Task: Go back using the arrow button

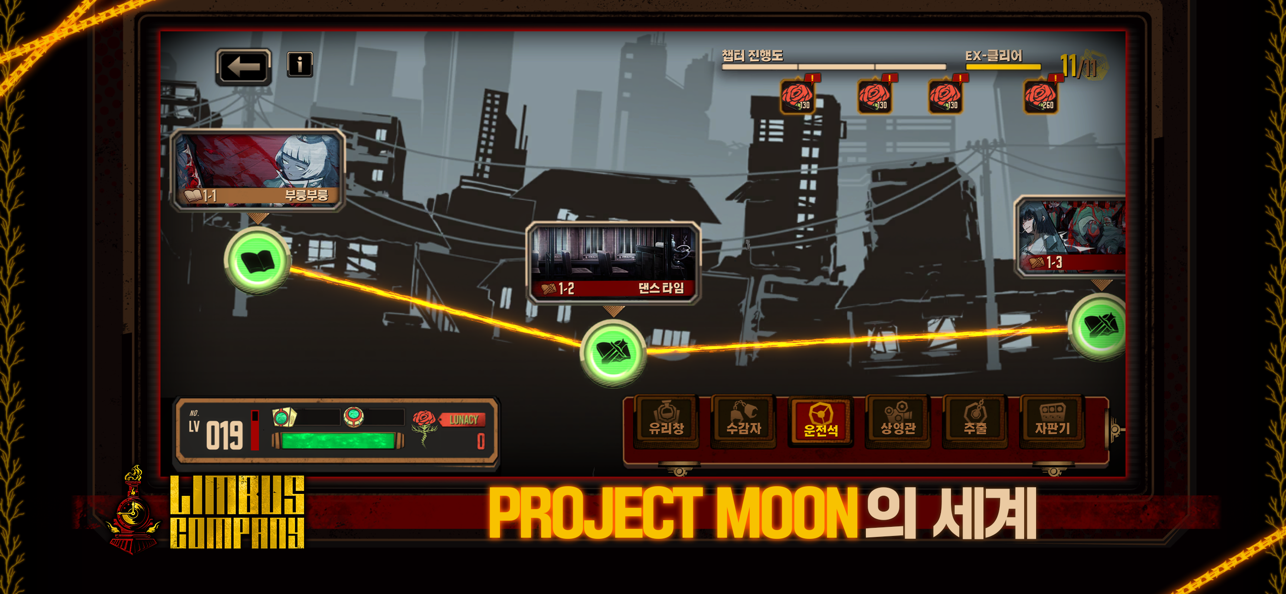Action: [x=243, y=67]
